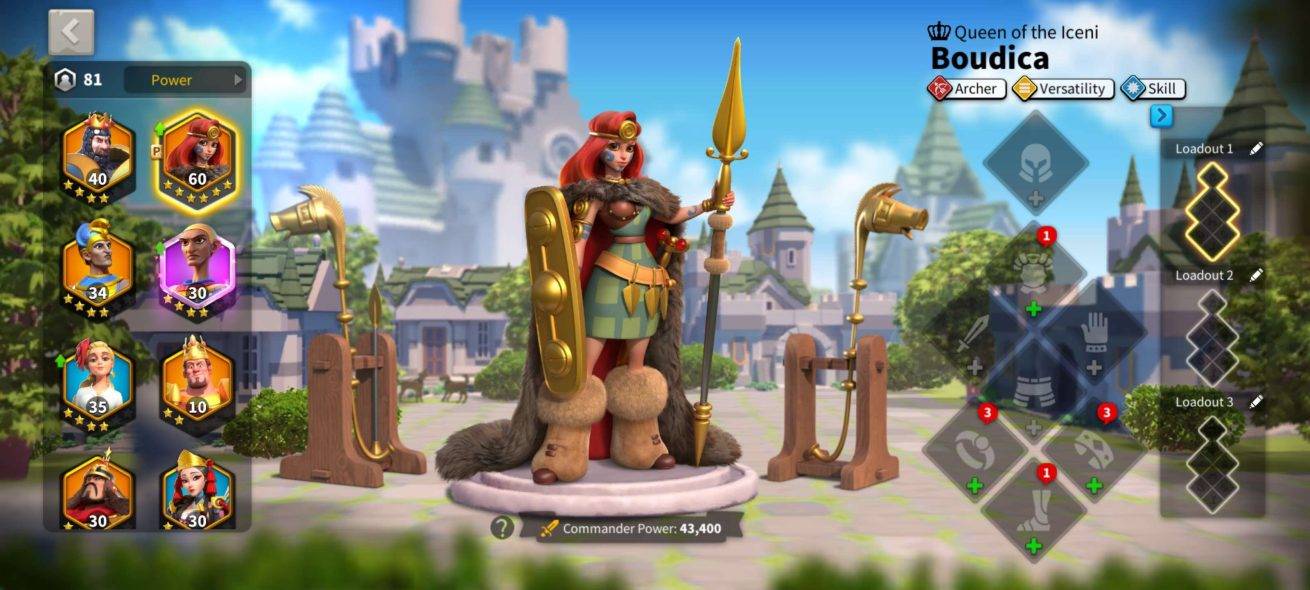Select the level 40 crowned king commander

point(98,154)
